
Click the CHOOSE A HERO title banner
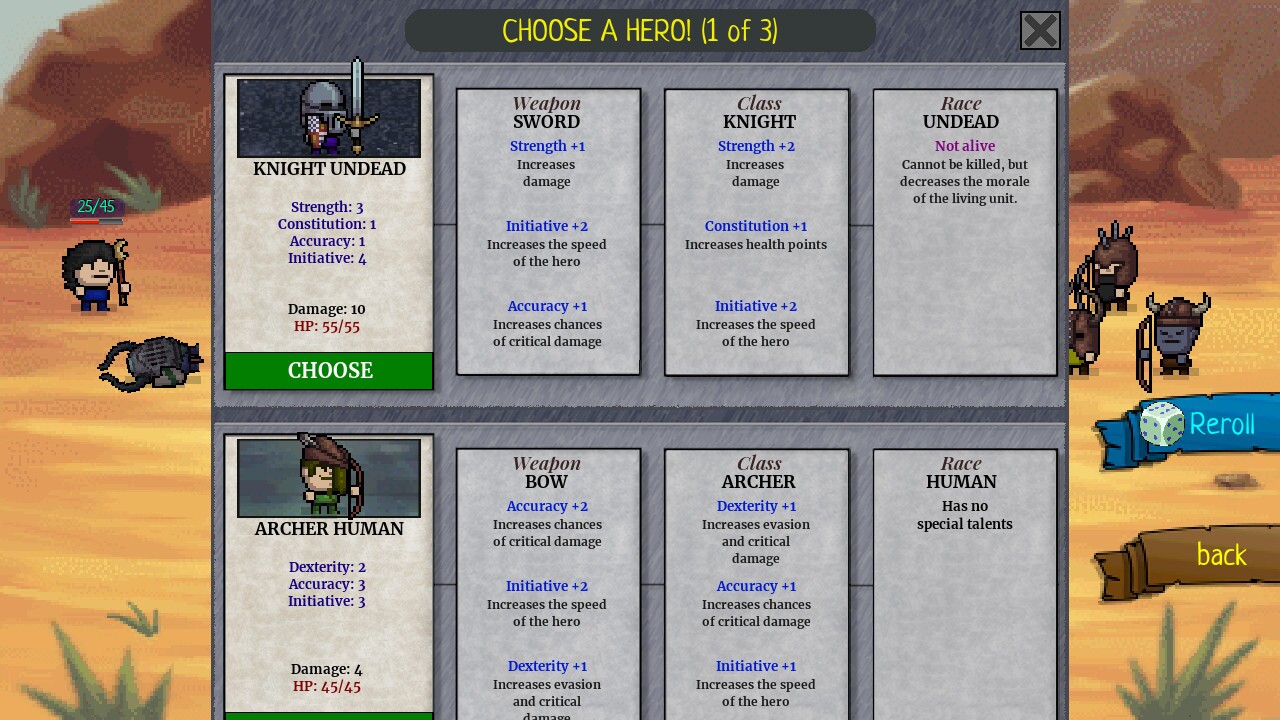(640, 30)
